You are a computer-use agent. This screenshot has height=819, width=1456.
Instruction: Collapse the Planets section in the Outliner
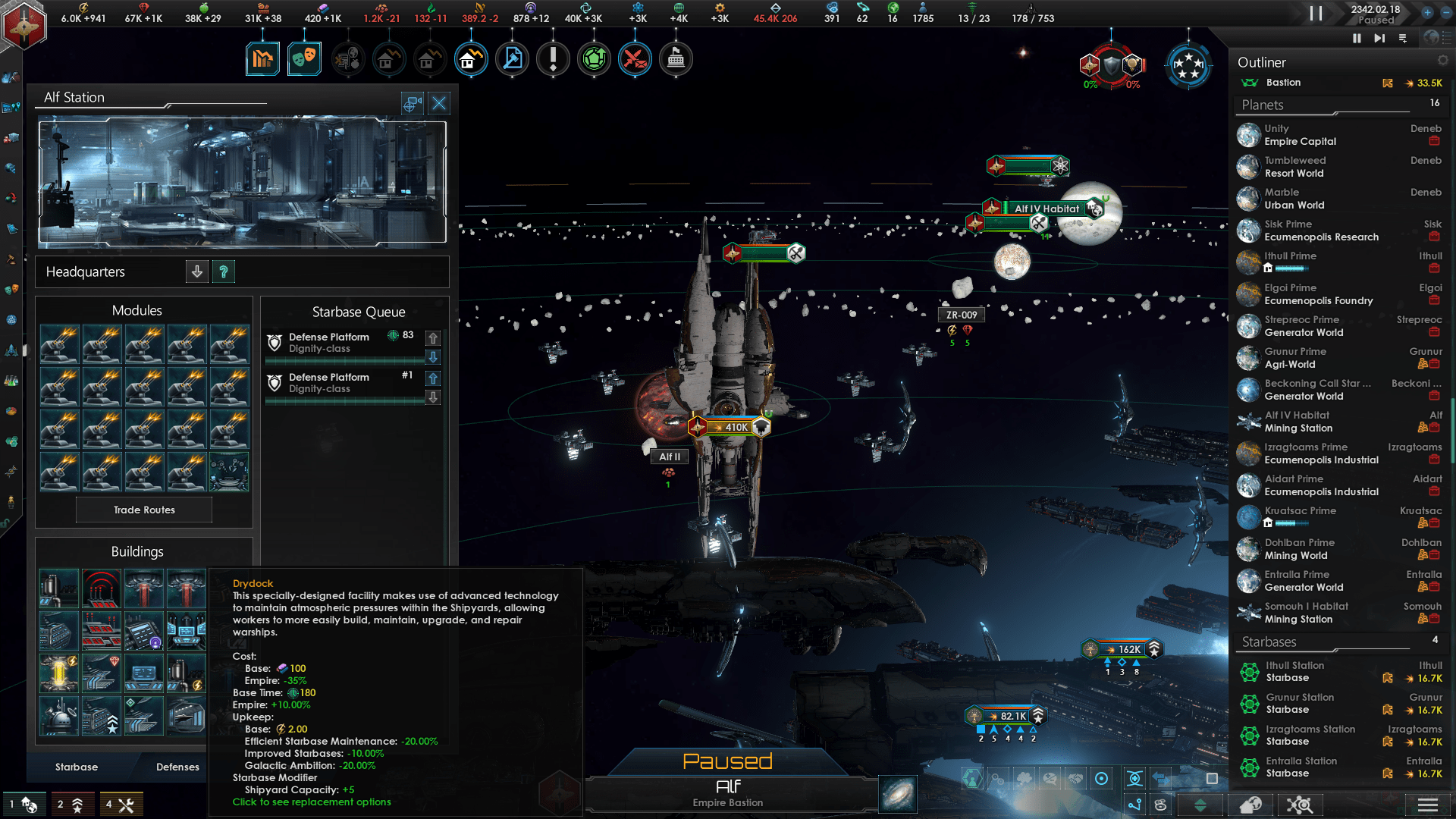tap(1262, 105)
